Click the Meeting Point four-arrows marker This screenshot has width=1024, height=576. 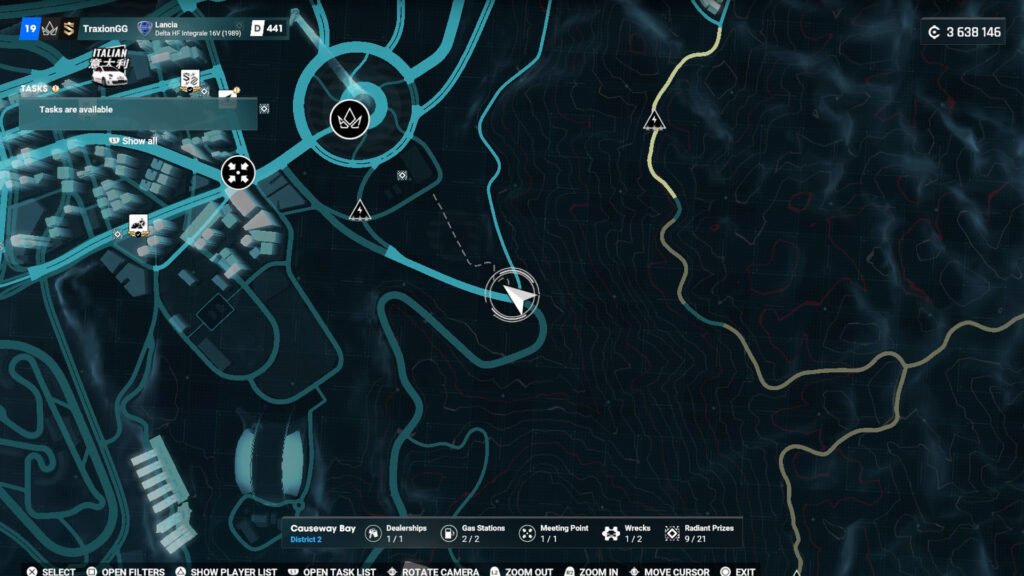point(238,172)
